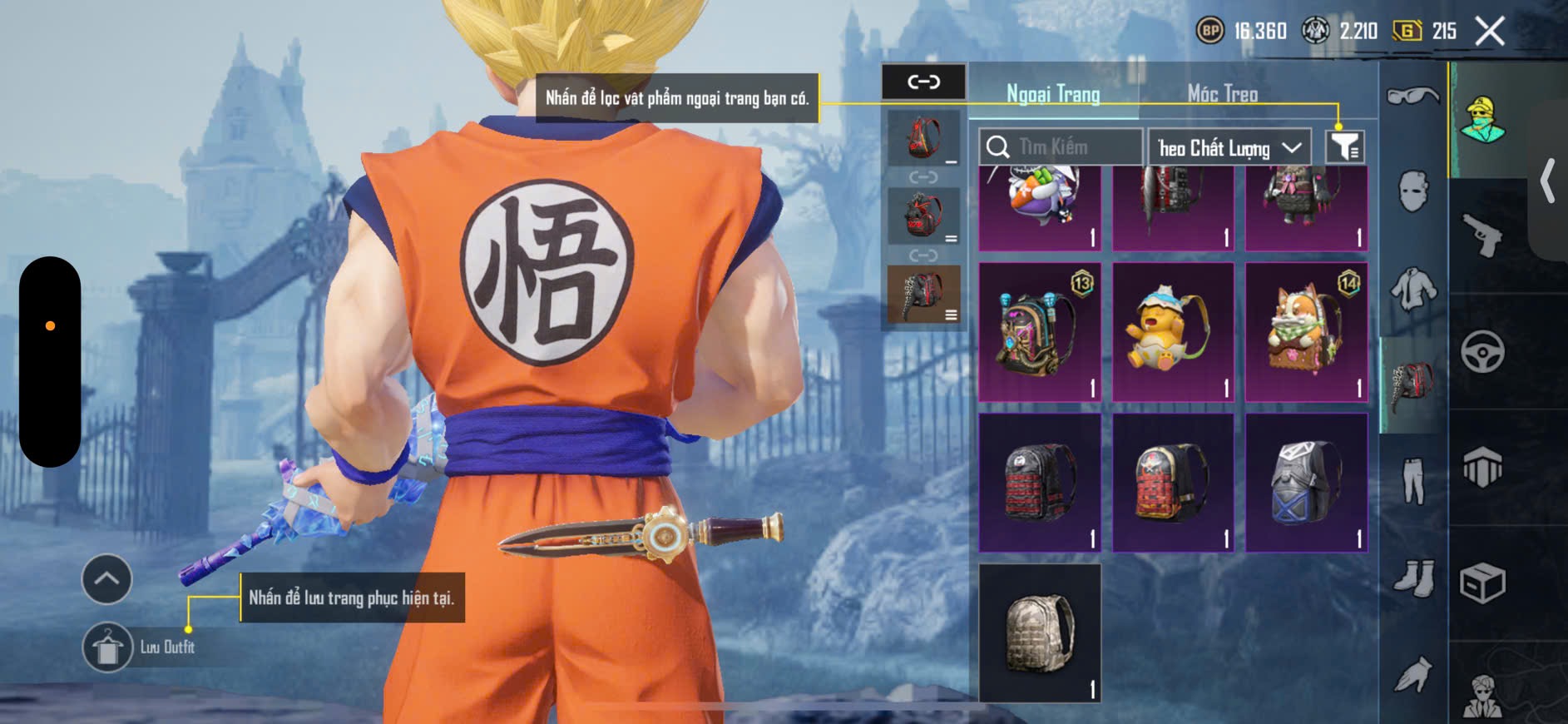Expand the round up-arrow button
This screenshot has width=1568, height=724.
[x=106, y=578]
